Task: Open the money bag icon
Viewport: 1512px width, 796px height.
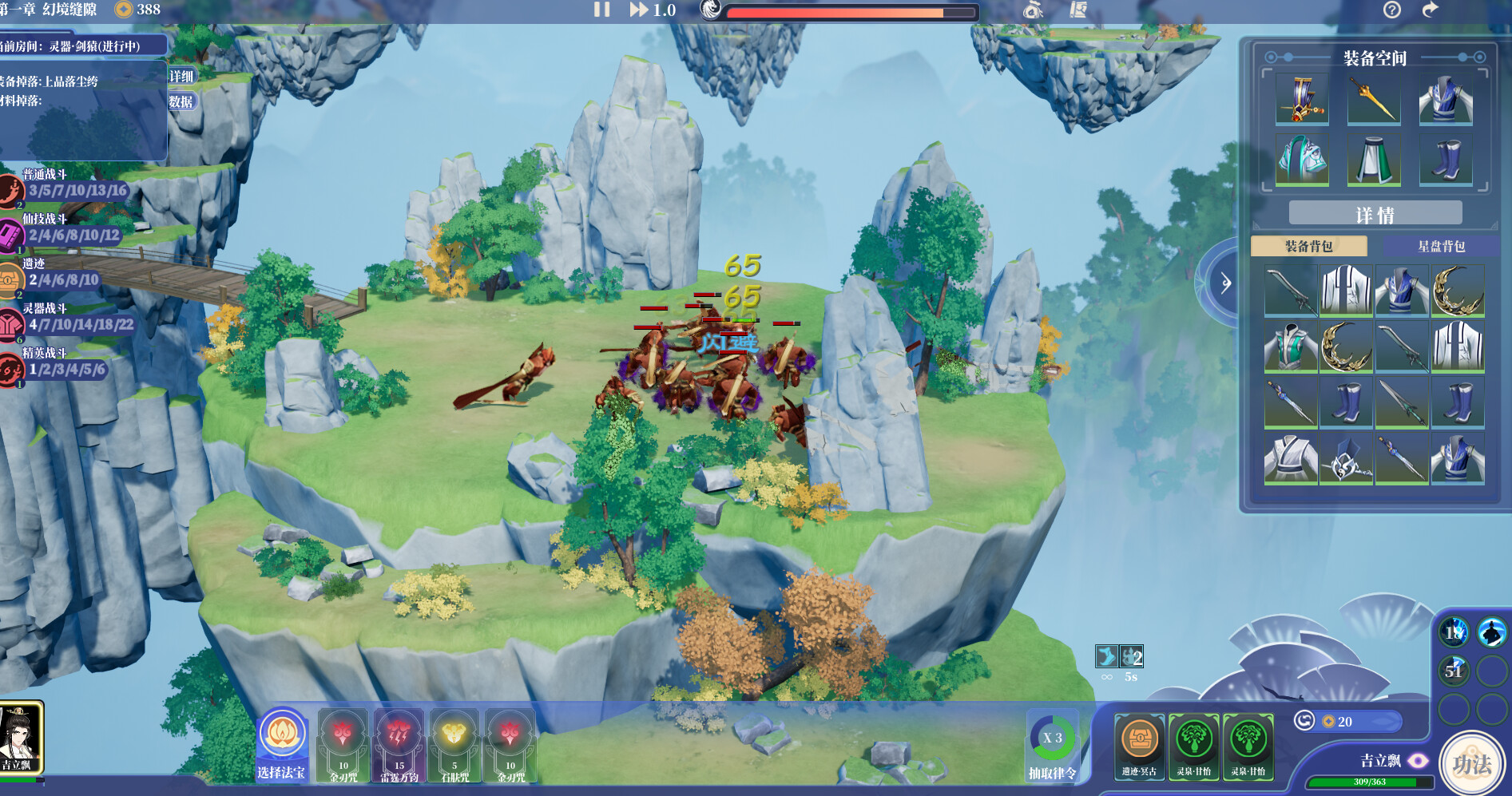Action: pyautogui.click(x=1033, y=10)
